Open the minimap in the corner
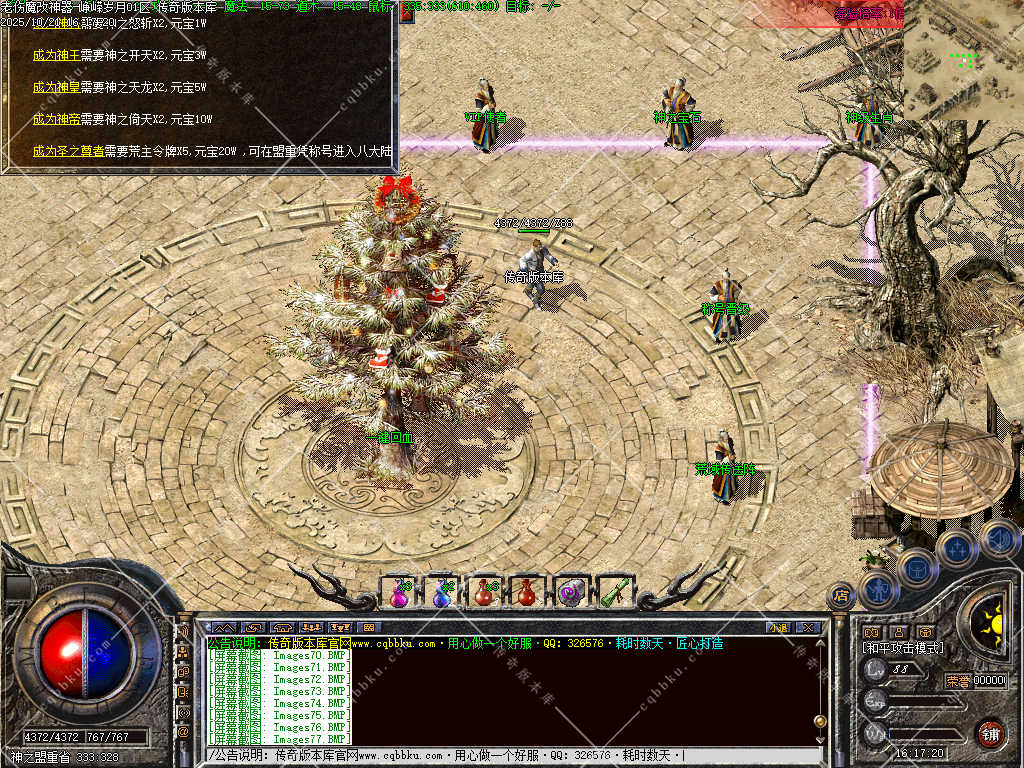1024x768 pixels. [963, 60]
